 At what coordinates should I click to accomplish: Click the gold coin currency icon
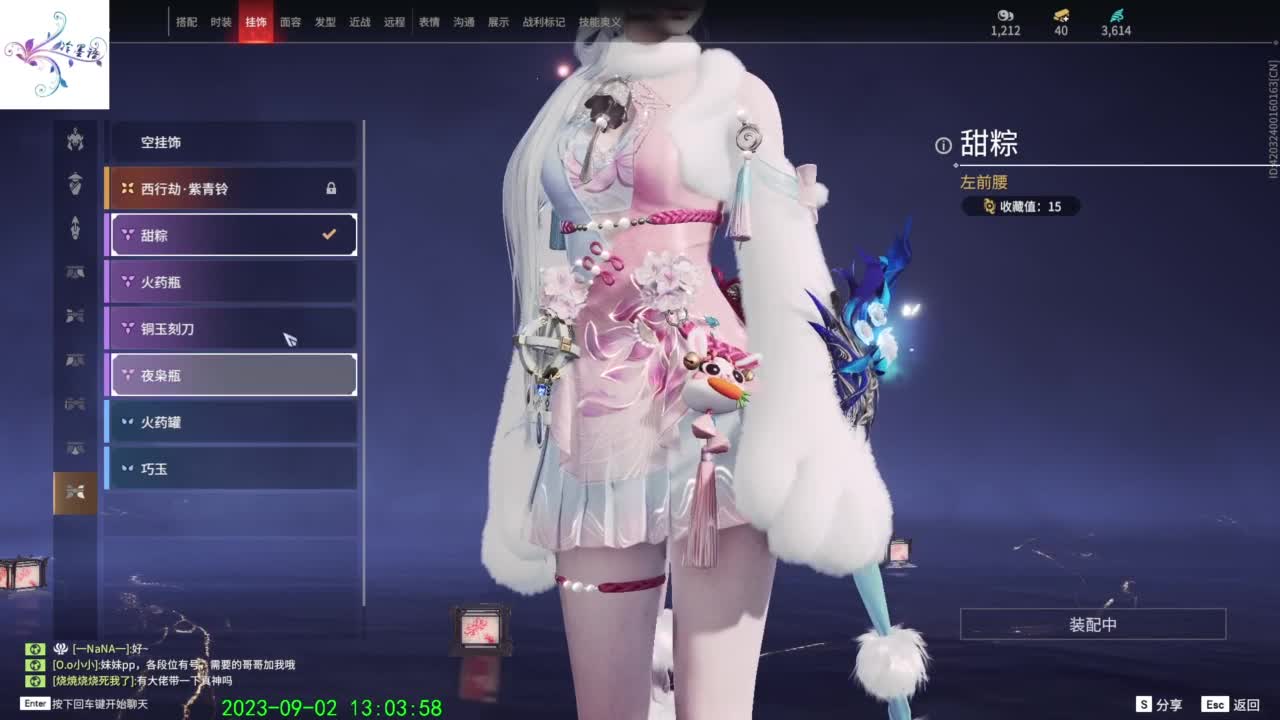coord(1062,17)
